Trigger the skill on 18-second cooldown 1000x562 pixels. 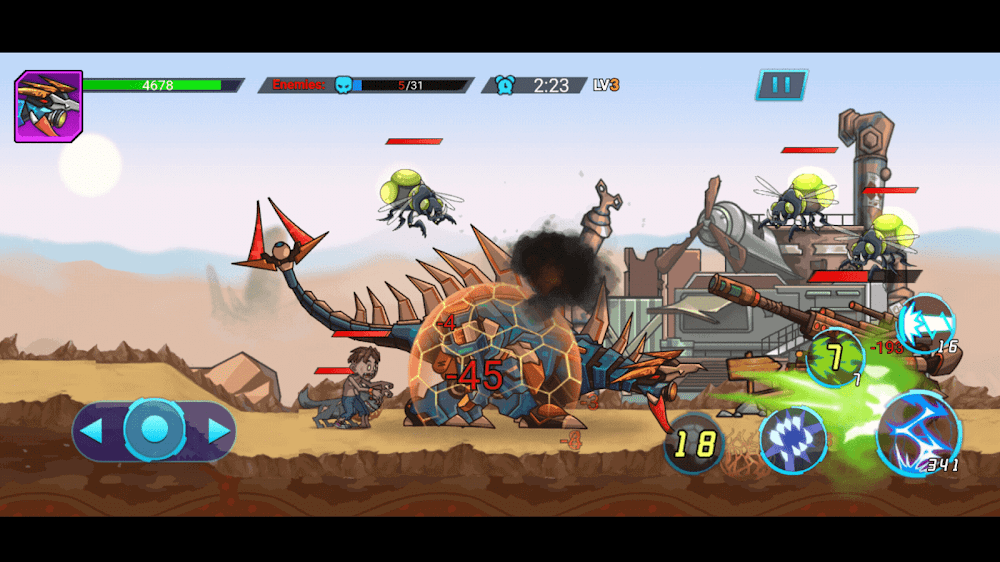pos(694,443)
